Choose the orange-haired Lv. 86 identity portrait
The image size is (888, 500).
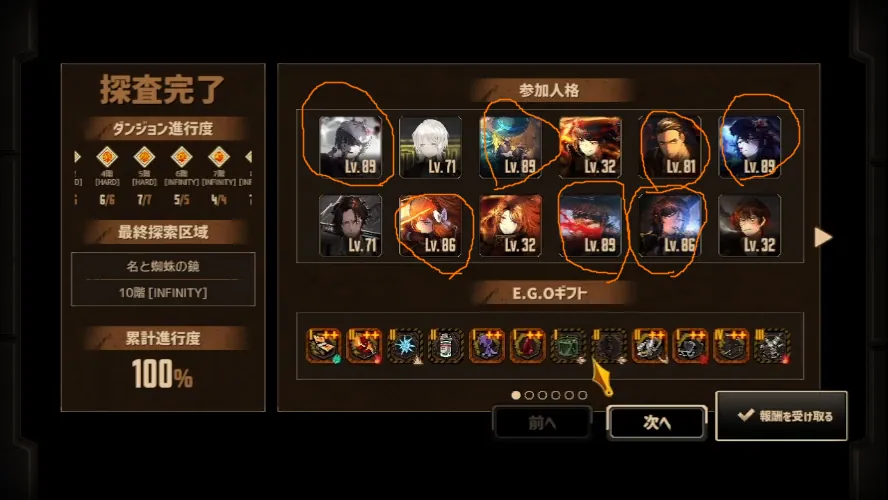(x=430, y=225)
